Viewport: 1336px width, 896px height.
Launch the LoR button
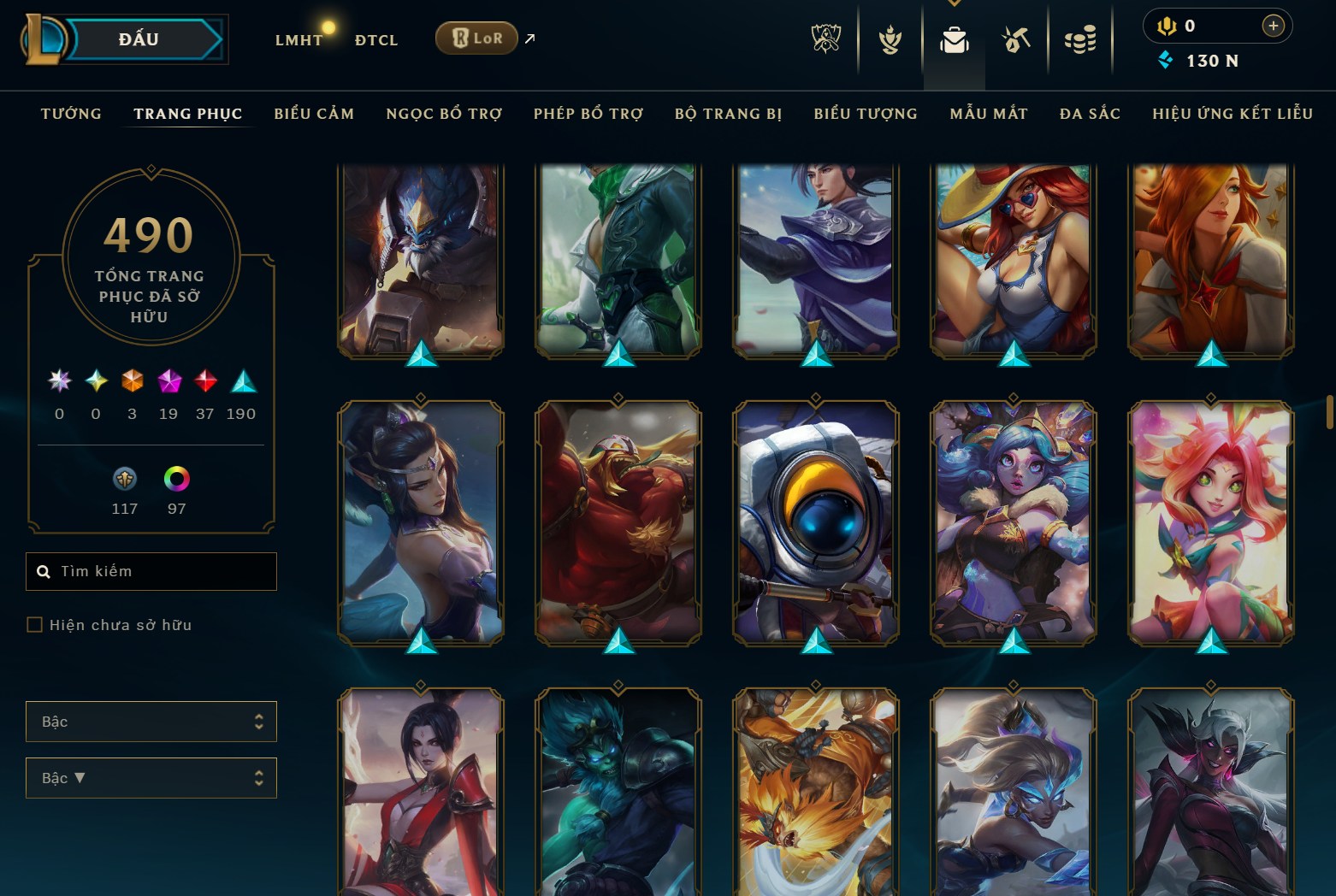[476, 38]
